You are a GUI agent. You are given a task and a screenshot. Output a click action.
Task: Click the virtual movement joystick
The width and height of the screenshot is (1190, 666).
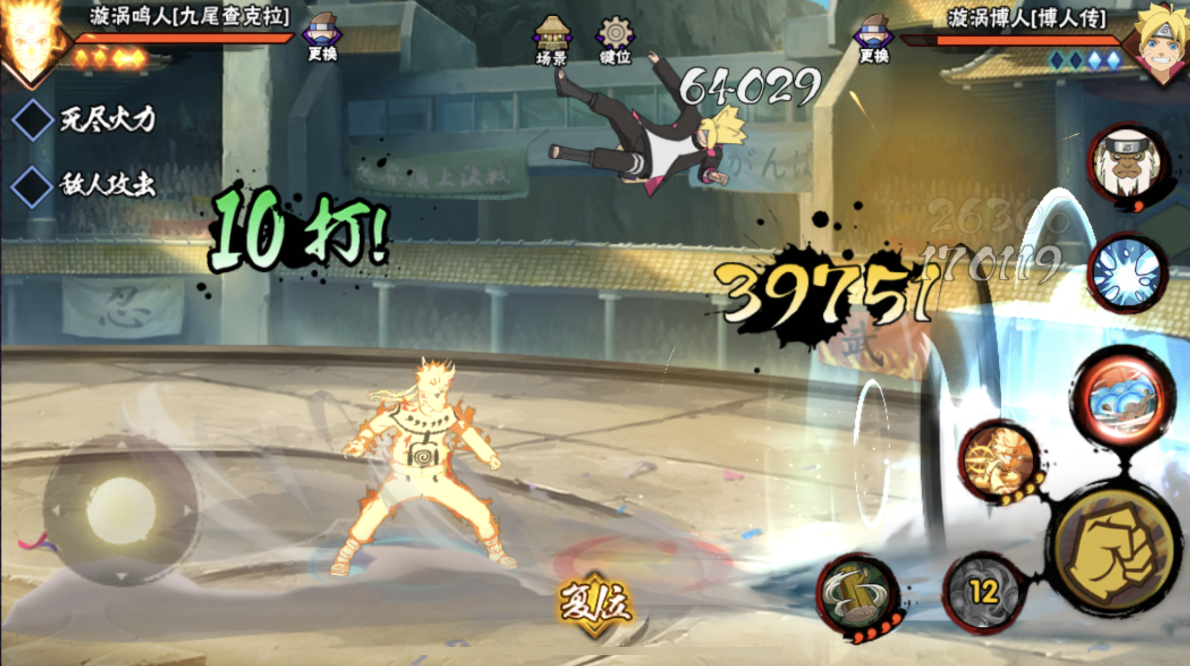pyautogui.click(x=120, y=511)
